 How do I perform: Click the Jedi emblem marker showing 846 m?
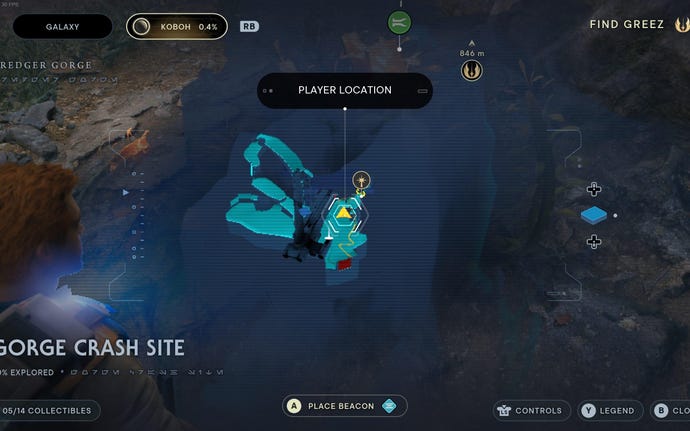click(471, 70)
